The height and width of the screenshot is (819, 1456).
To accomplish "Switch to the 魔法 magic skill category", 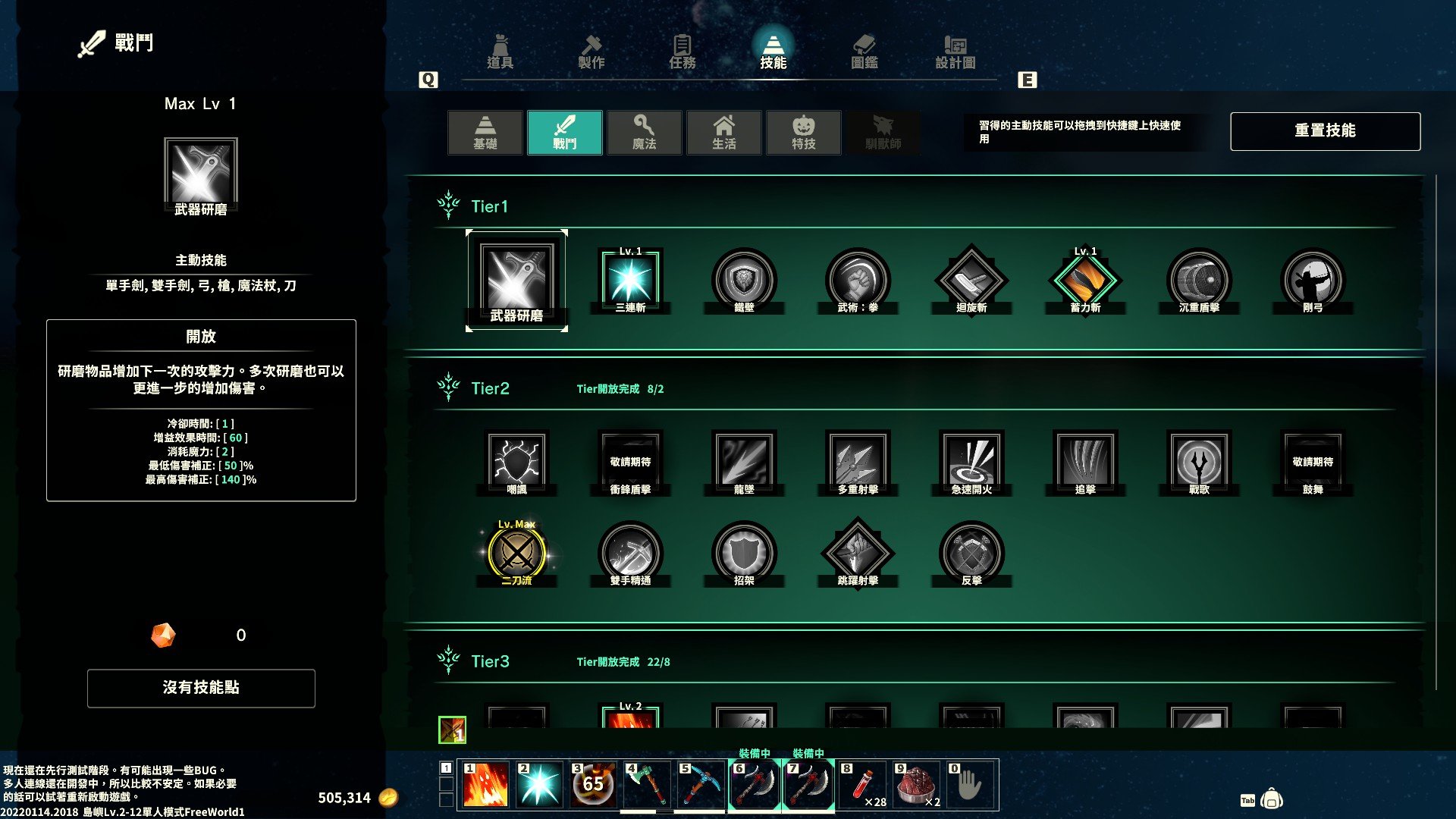I will coord(645,133).
